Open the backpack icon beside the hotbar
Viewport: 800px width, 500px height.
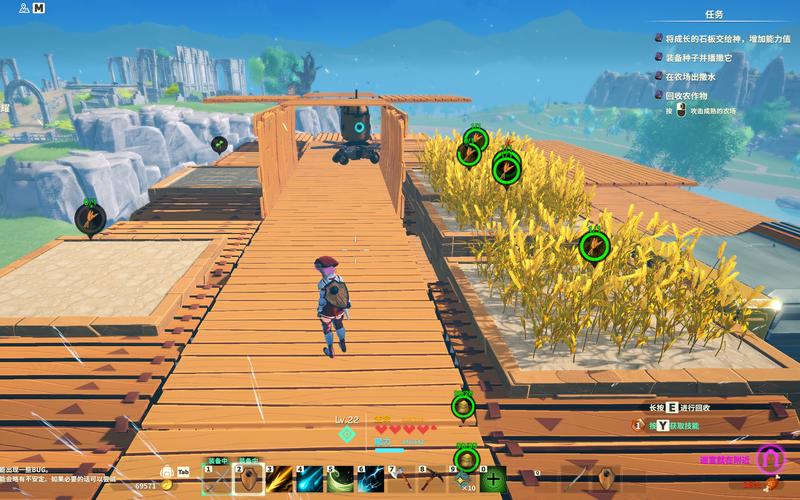tap(166, 472)
